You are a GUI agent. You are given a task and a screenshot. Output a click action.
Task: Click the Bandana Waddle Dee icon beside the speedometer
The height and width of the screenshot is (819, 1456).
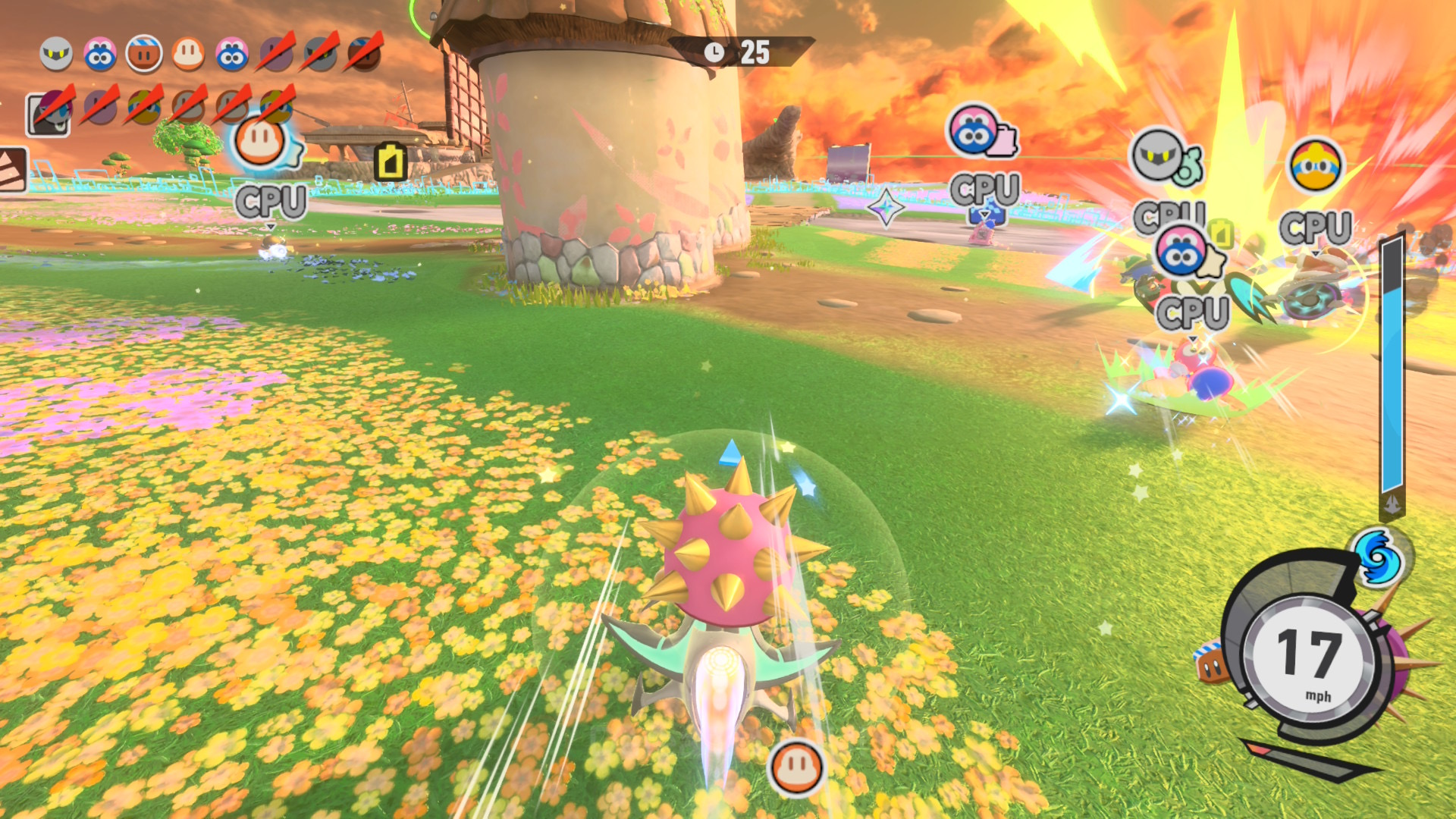tap(1212, 664)
